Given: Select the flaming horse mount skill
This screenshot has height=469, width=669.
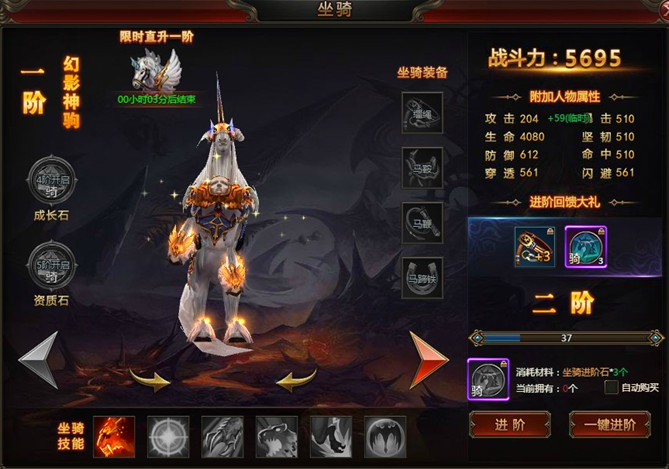Looking at the screenshot, I should 114,436.
